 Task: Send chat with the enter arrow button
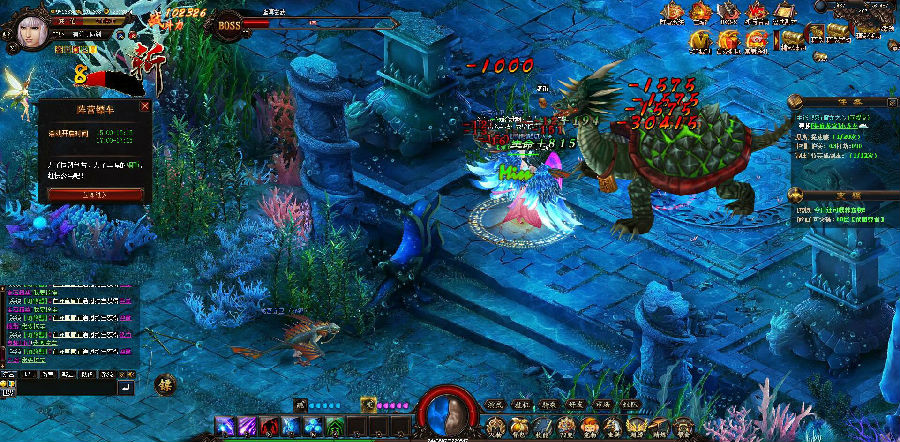(x=126, y=386)
